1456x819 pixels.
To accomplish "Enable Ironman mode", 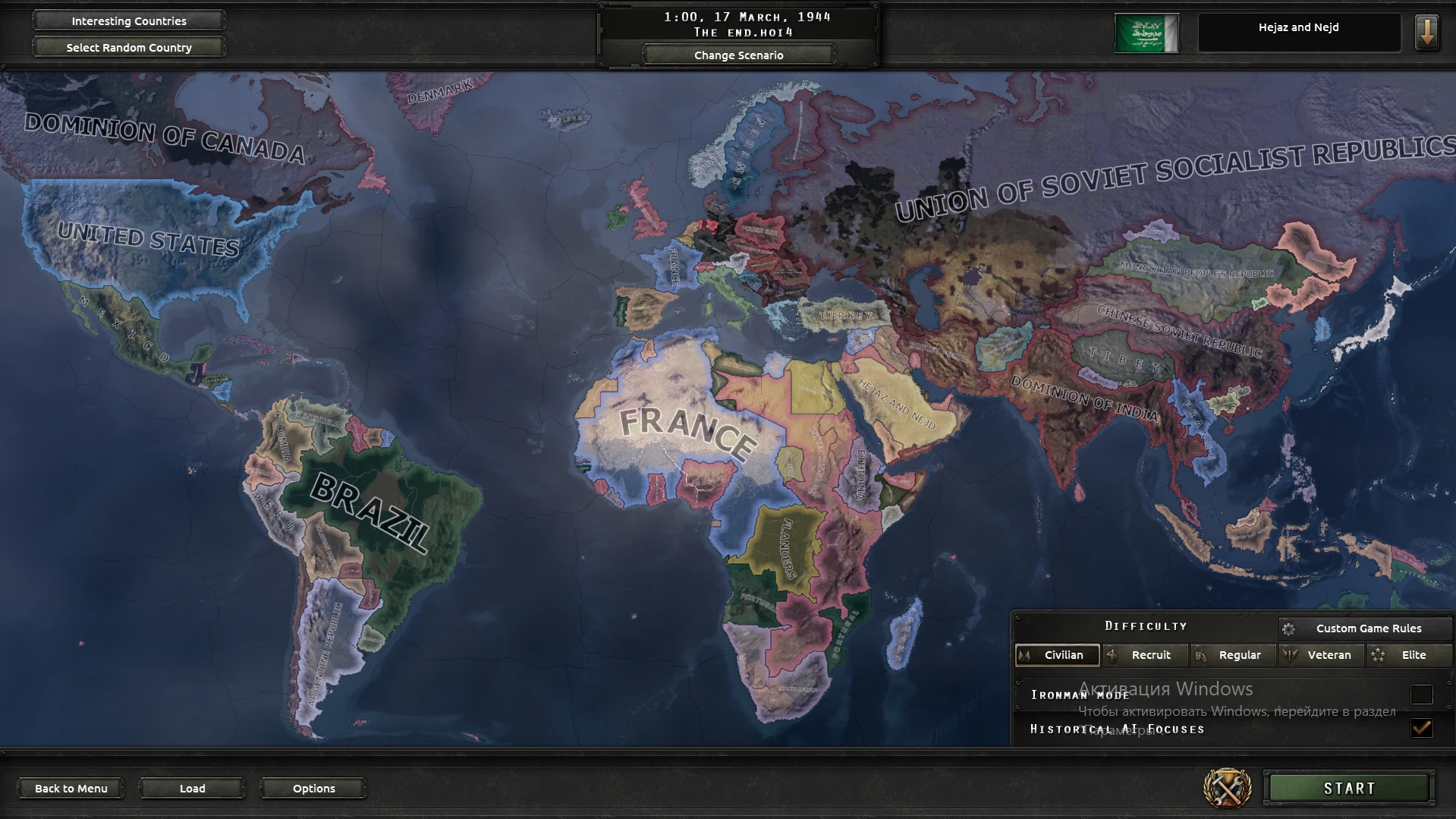I will (1423, 694).
